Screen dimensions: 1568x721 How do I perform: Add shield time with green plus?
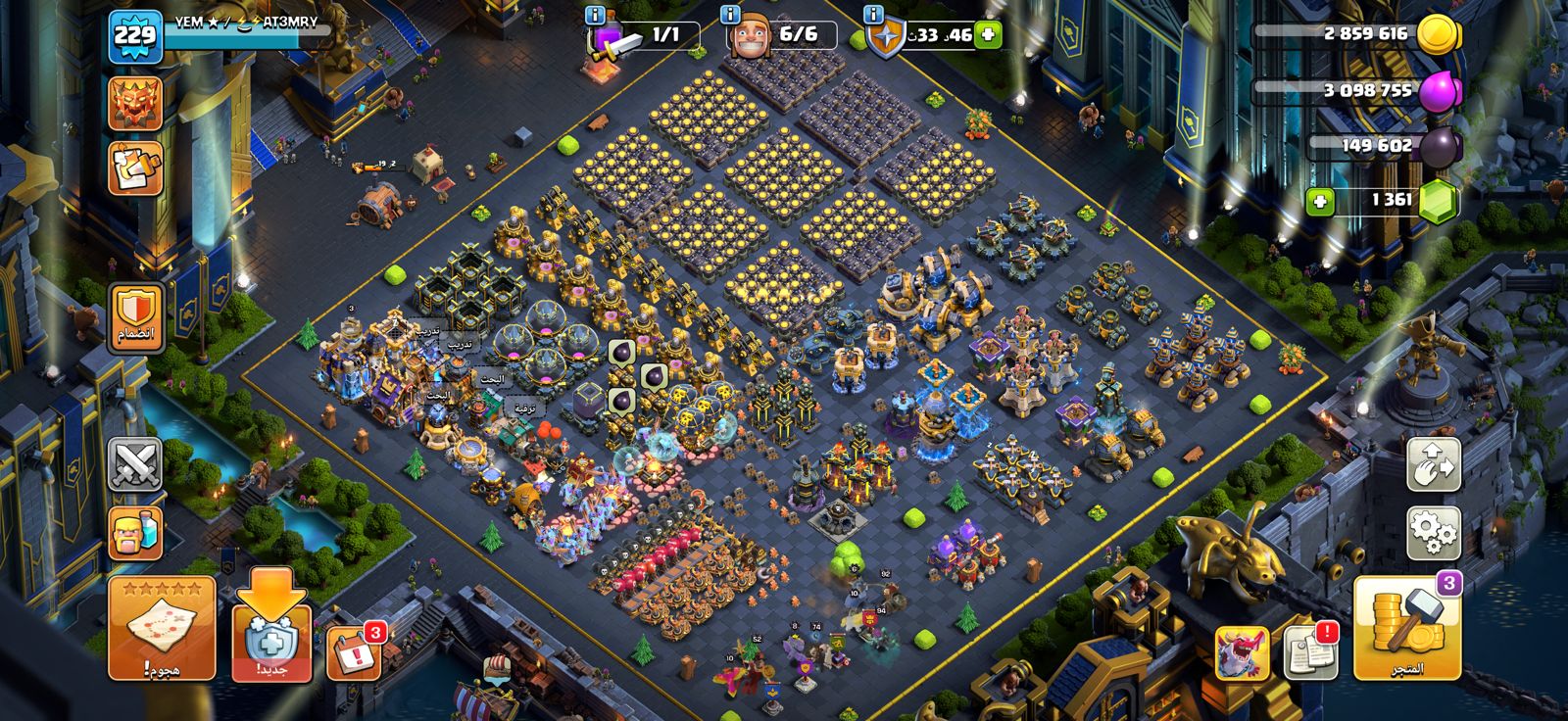pyautogui.click(x=988, y=35)
